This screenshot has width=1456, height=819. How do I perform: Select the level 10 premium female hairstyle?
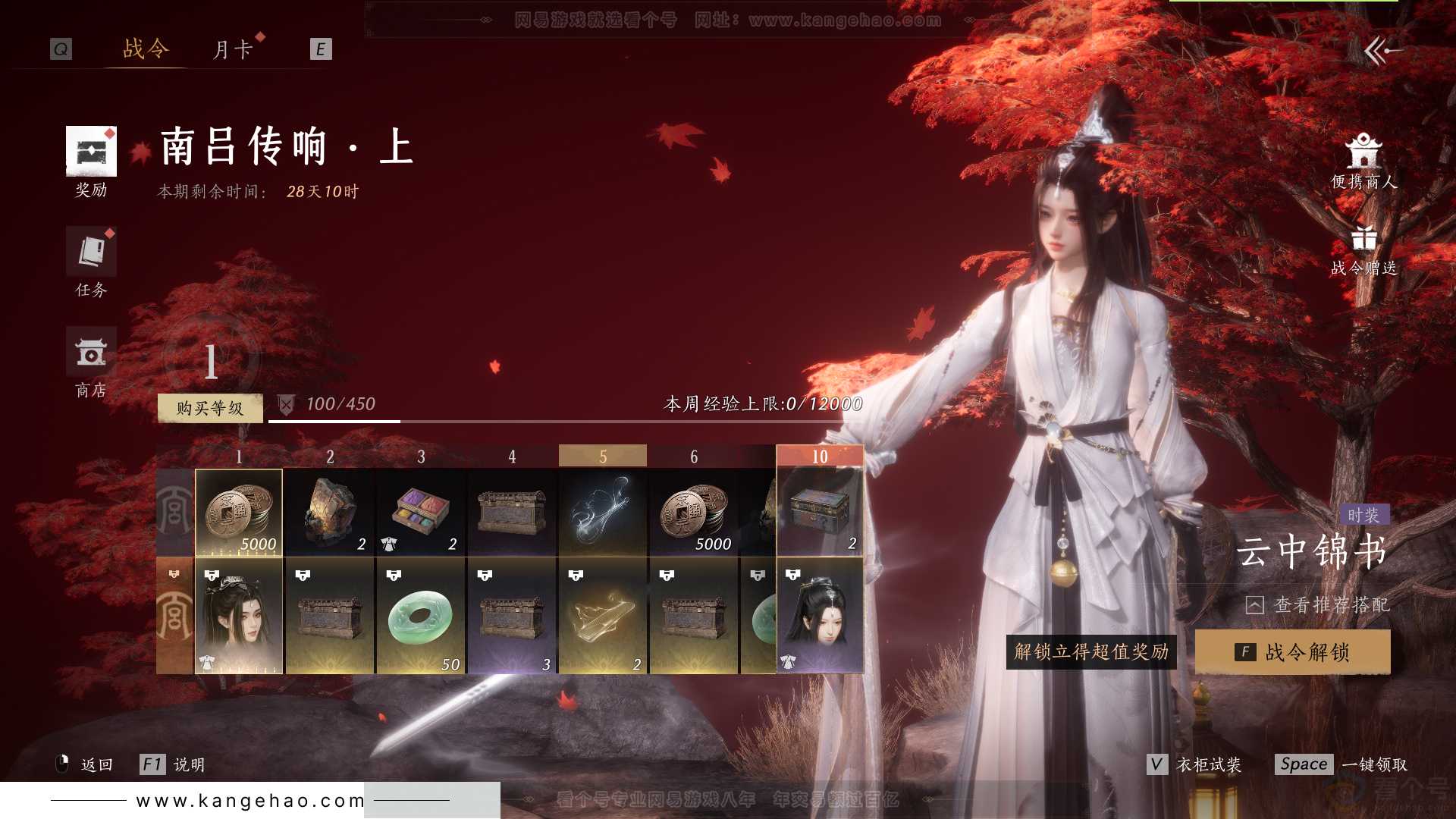coord(820,616)
